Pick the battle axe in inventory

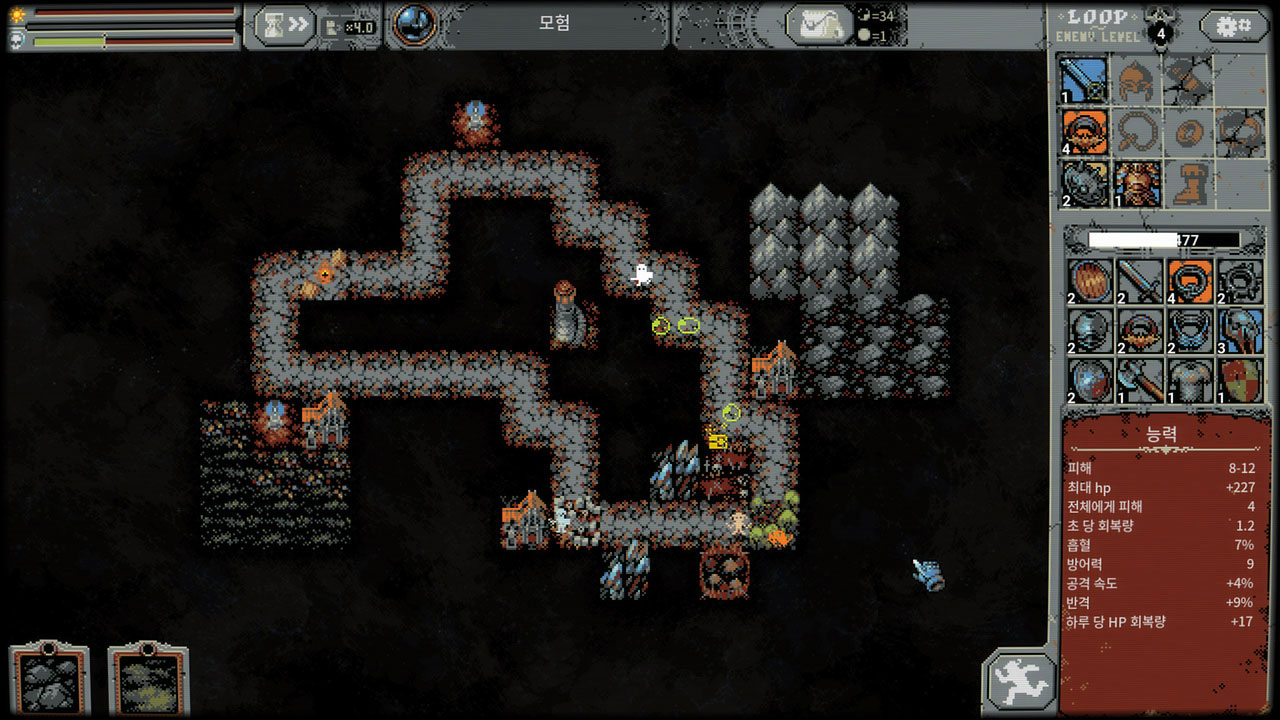[1139, 380]
